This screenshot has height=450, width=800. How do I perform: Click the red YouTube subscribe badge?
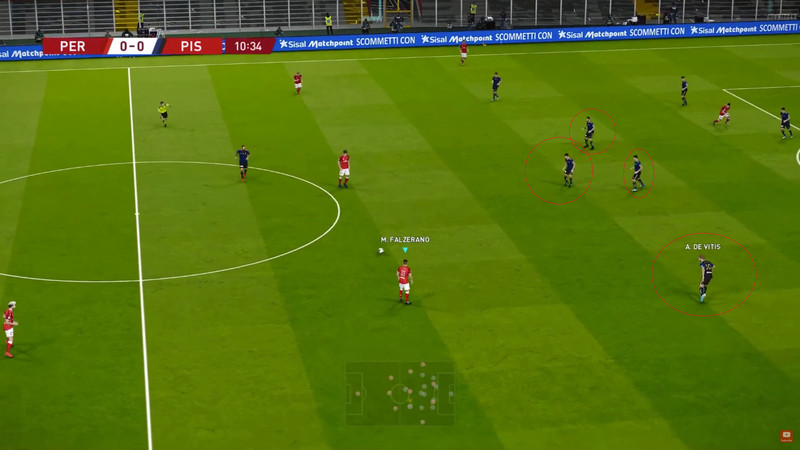coord(787,436)
